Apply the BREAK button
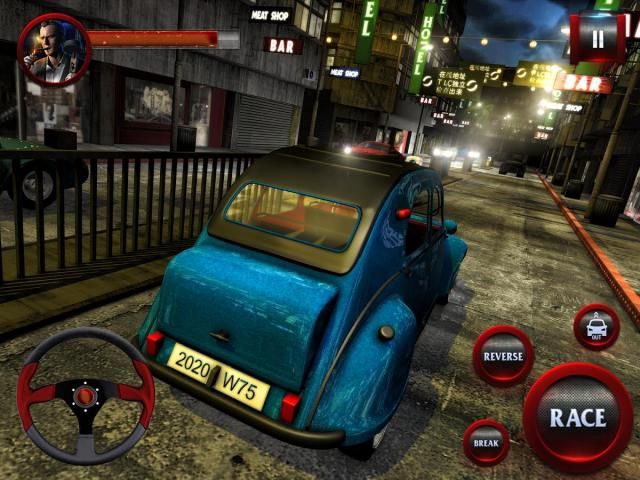The image size is (640, 480). pos(487,442)
